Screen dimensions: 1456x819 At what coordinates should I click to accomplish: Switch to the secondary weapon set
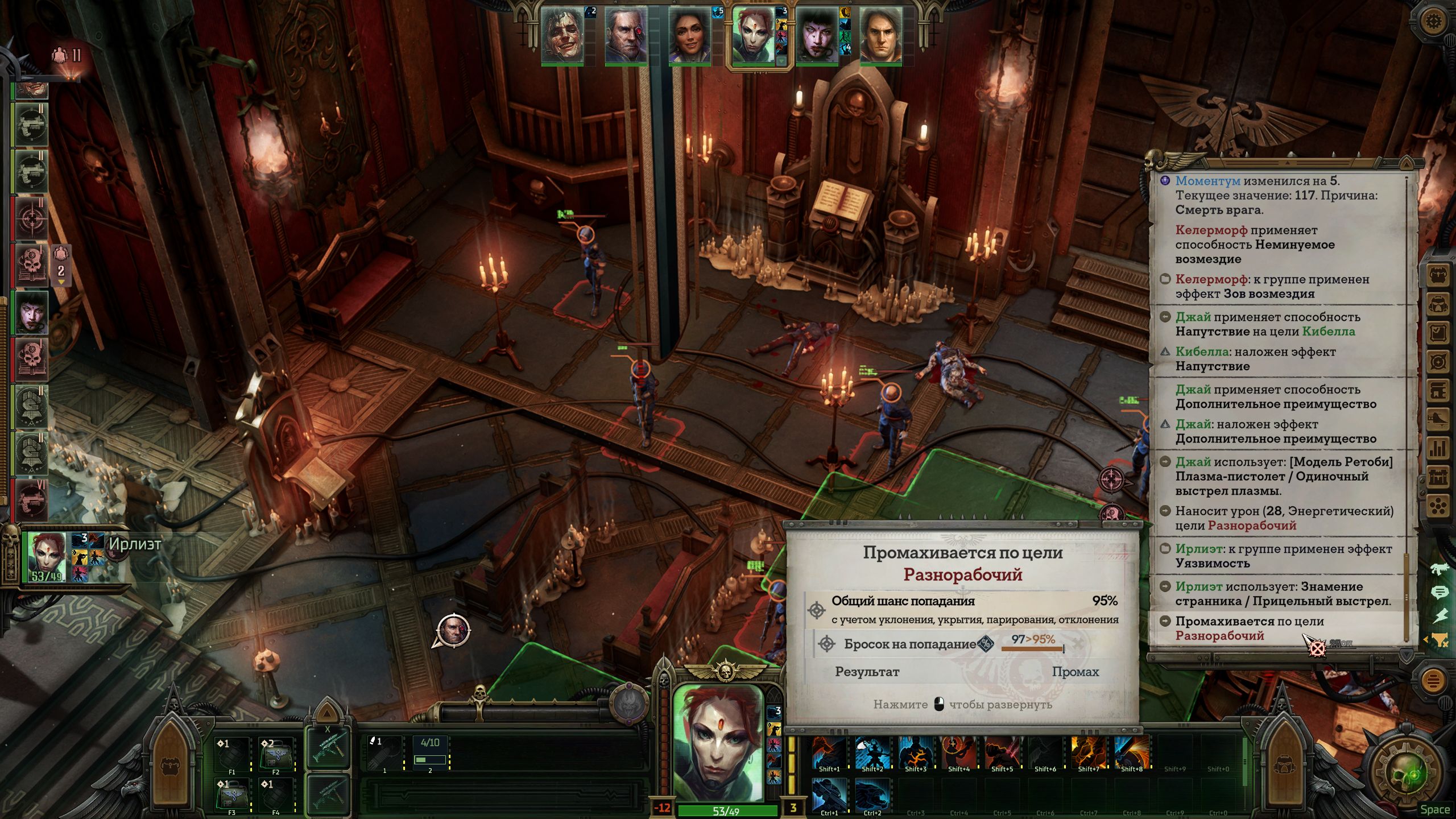pyautogui.click(x=328, y=793)
